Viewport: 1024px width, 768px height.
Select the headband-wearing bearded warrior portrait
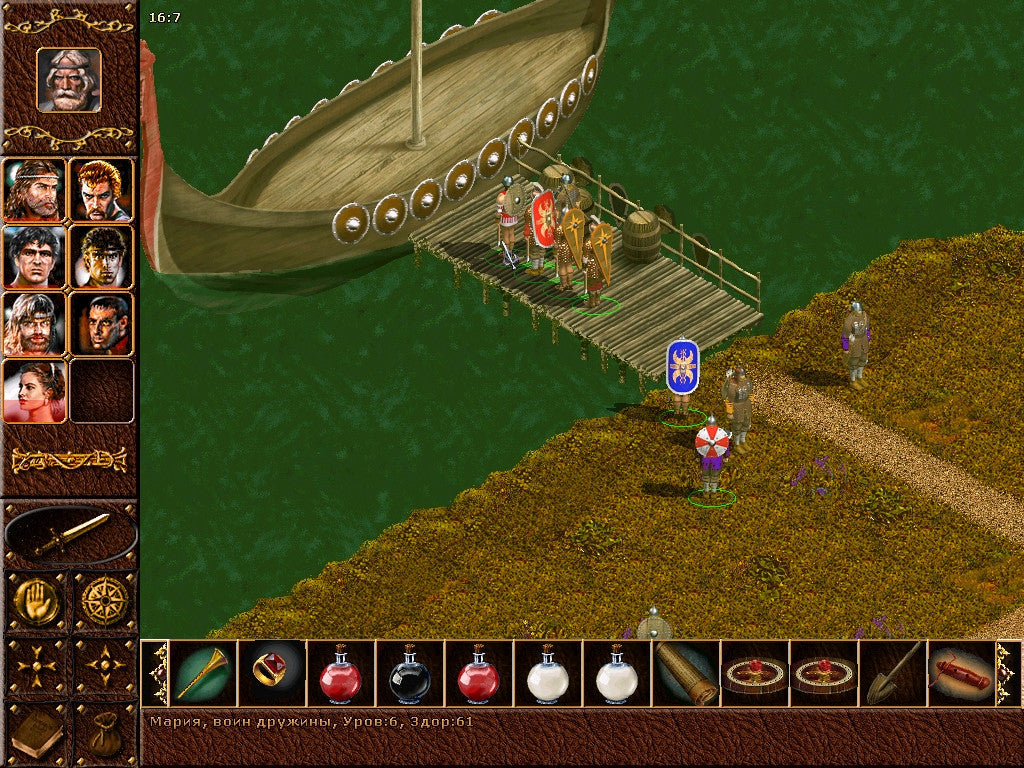(x=35, y=189)
